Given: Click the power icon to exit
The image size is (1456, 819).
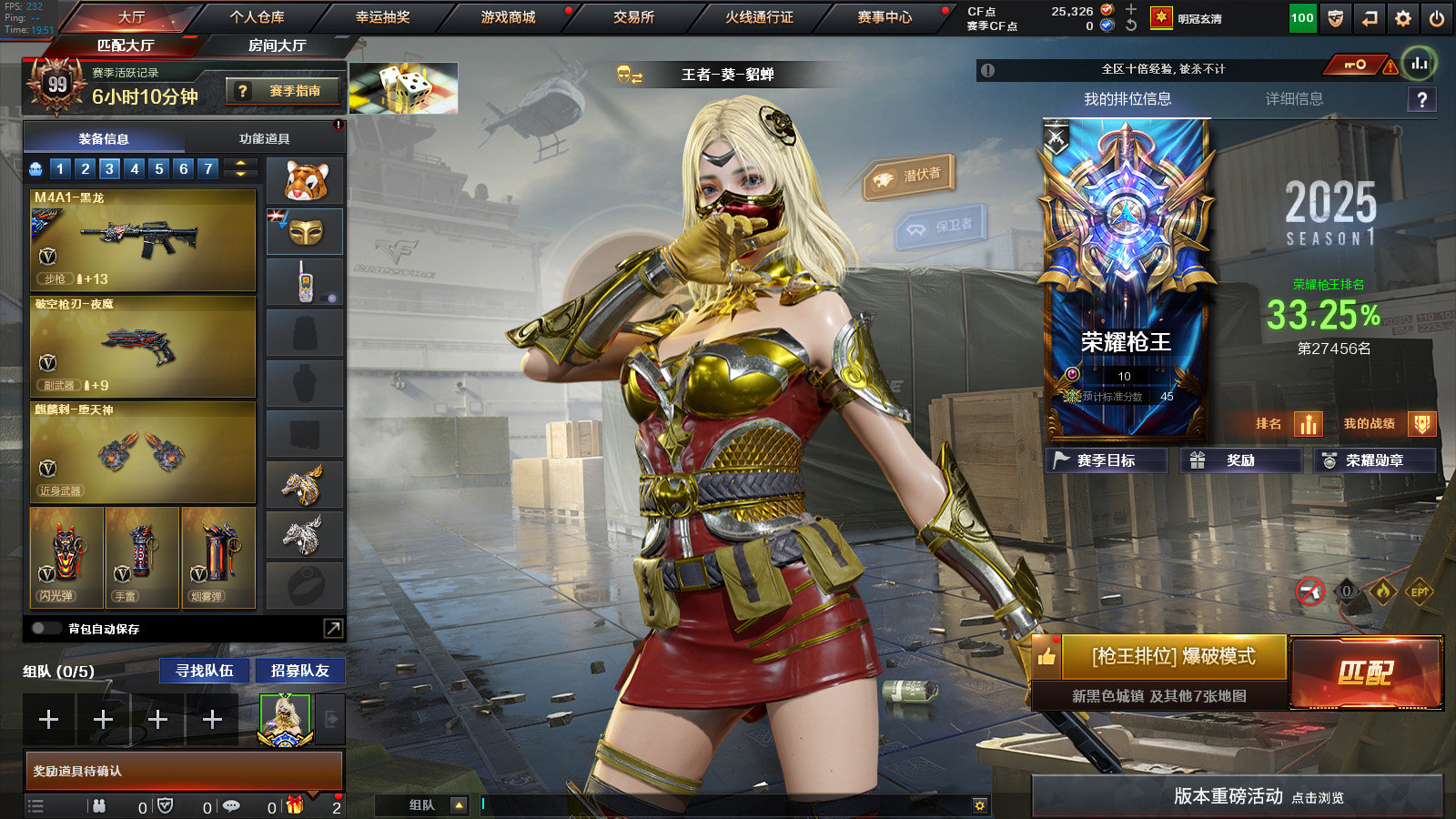Looking at the screenshot, I should pos(1437,18).
